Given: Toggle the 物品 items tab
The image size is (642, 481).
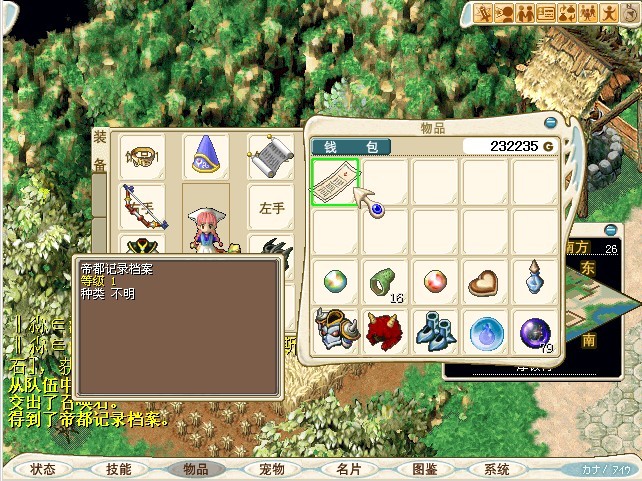Looking at the screenshot, I should 195,468.
